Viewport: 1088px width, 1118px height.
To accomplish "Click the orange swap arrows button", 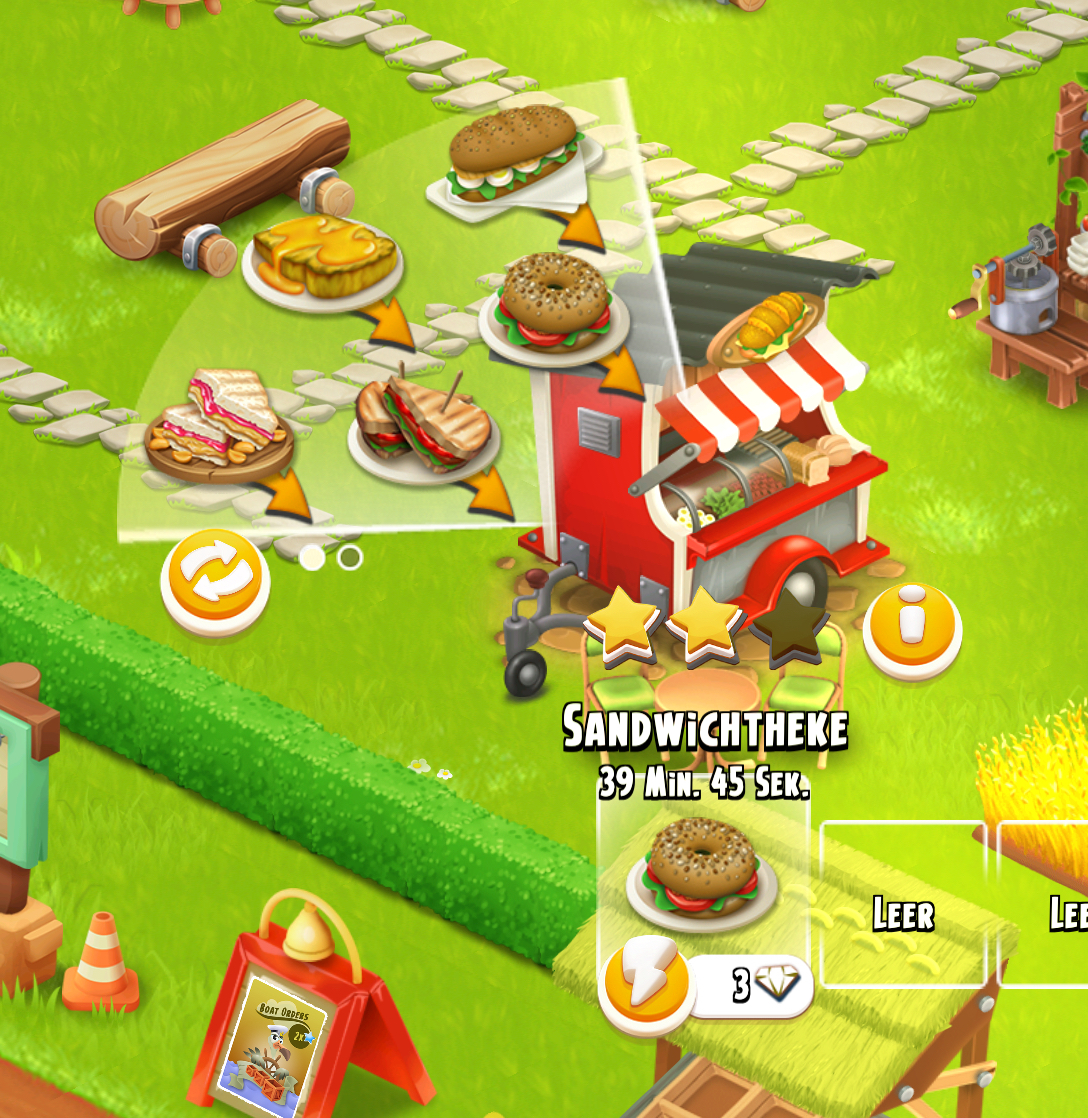I will (215, 580).
